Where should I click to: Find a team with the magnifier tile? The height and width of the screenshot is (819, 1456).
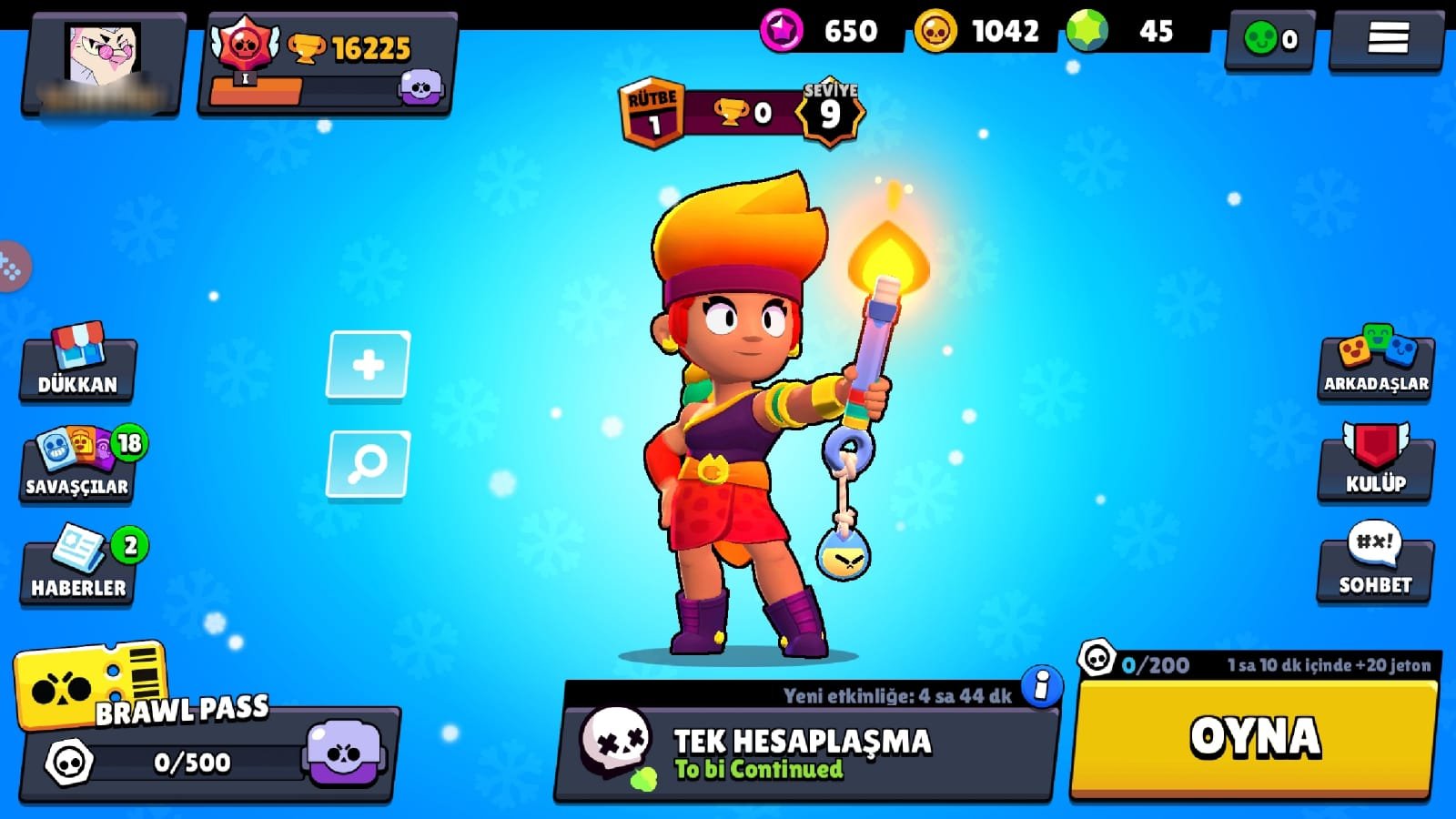click(x=369, y=464)
